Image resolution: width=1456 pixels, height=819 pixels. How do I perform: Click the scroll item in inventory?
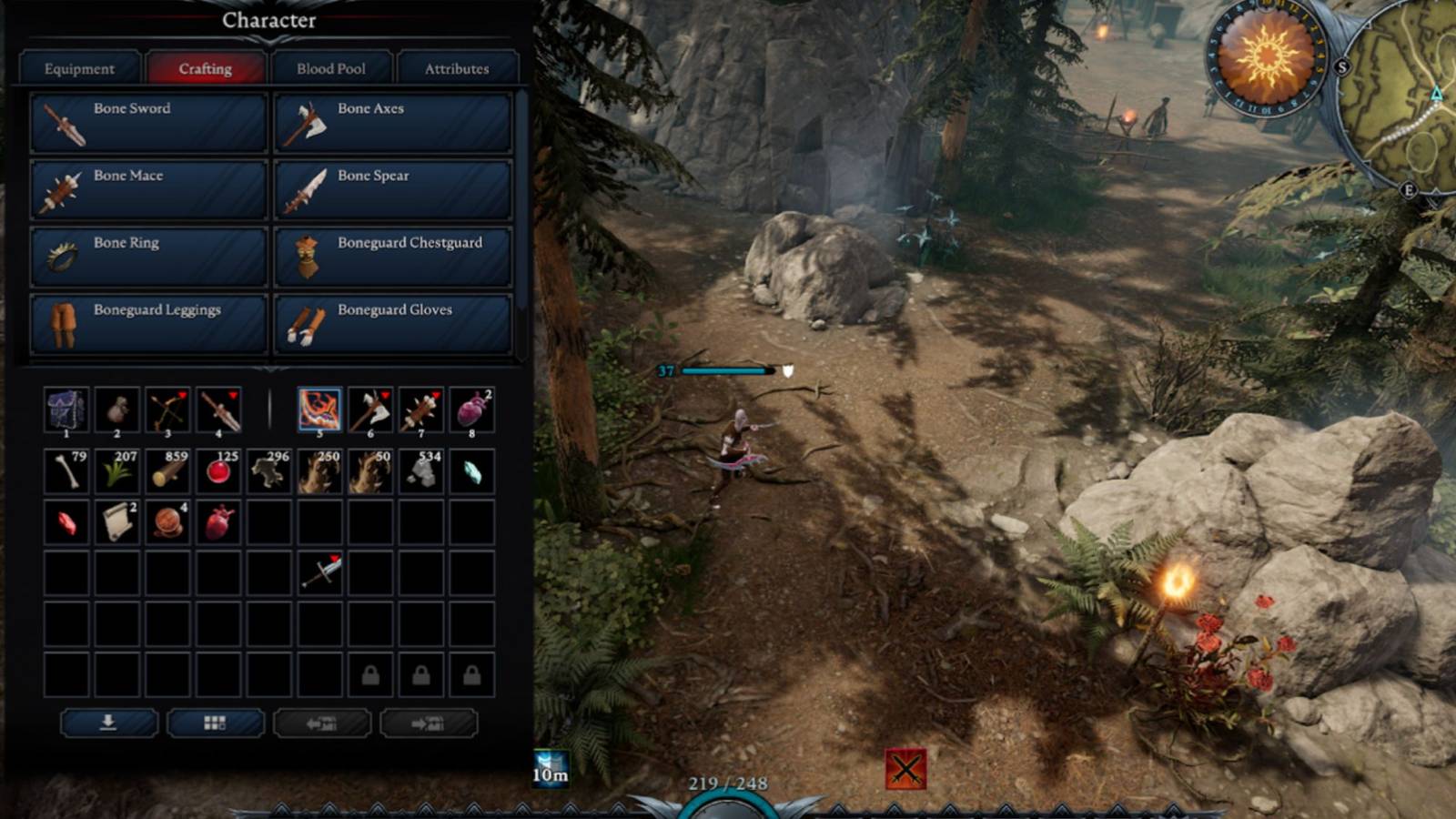click(x=118, y=523)
